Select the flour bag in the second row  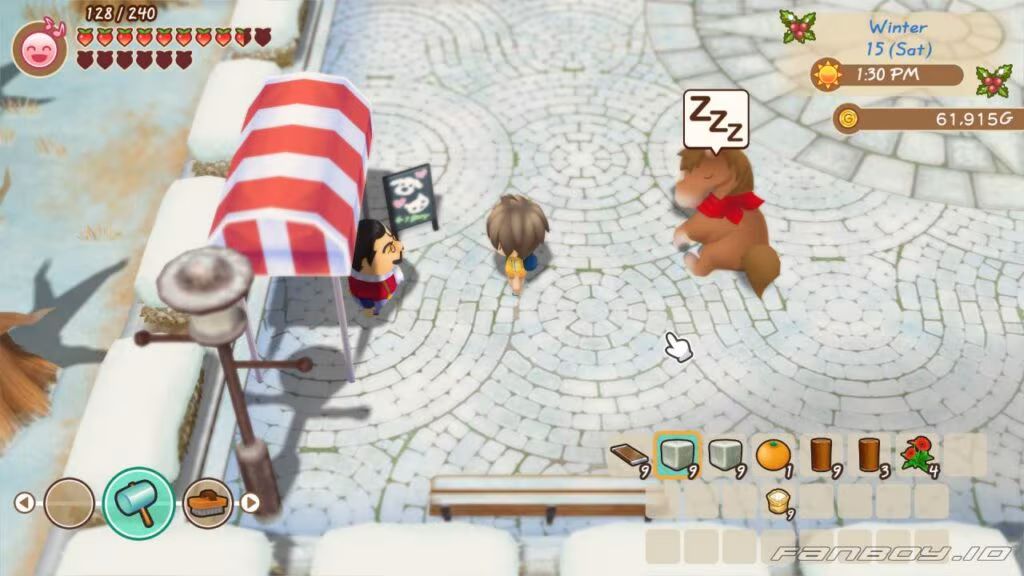pos(774,501)
